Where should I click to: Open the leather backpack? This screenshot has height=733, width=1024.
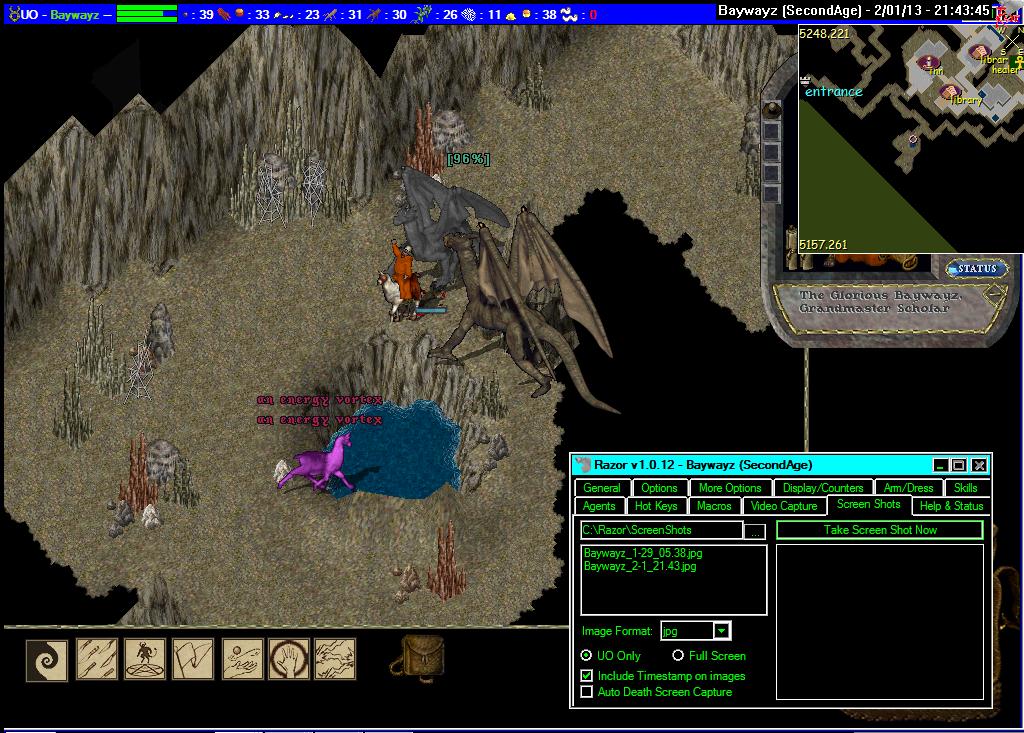pyautogui.click(x=423, y=657)
